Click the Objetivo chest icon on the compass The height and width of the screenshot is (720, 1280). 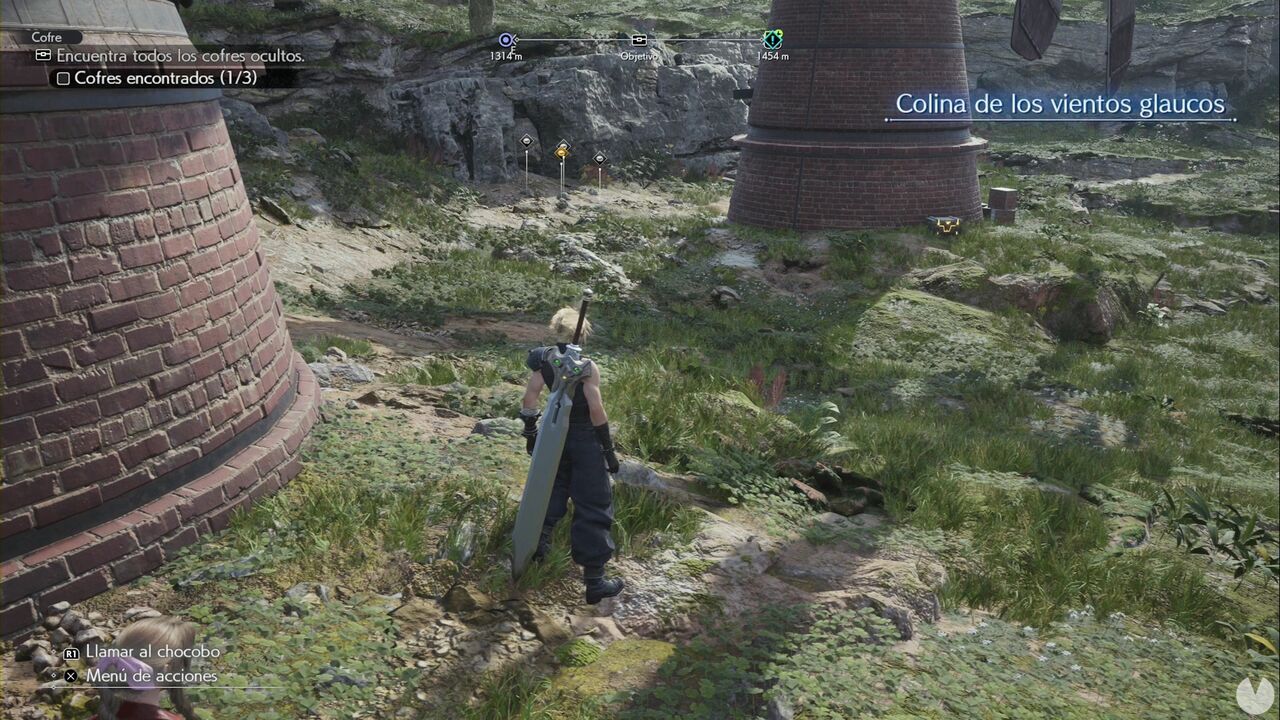click(639, 40)
